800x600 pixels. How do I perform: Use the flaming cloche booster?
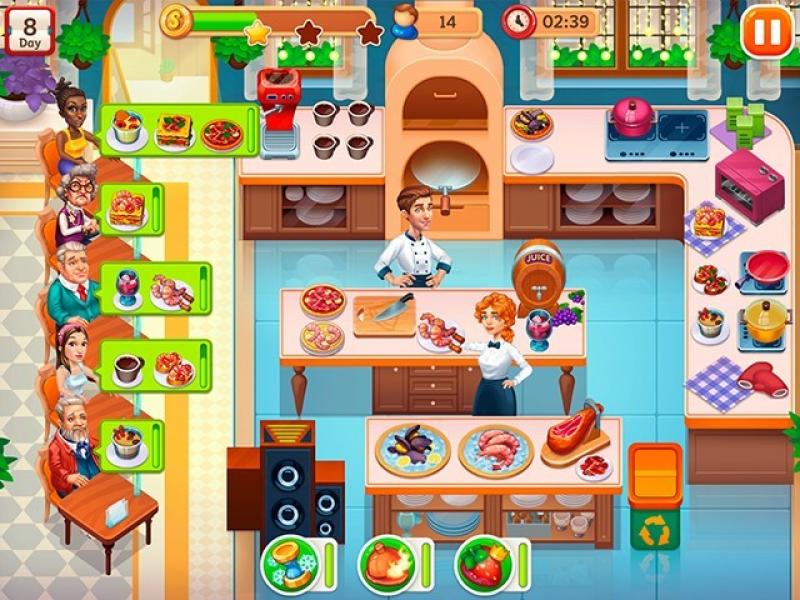[x=386, y=565]
